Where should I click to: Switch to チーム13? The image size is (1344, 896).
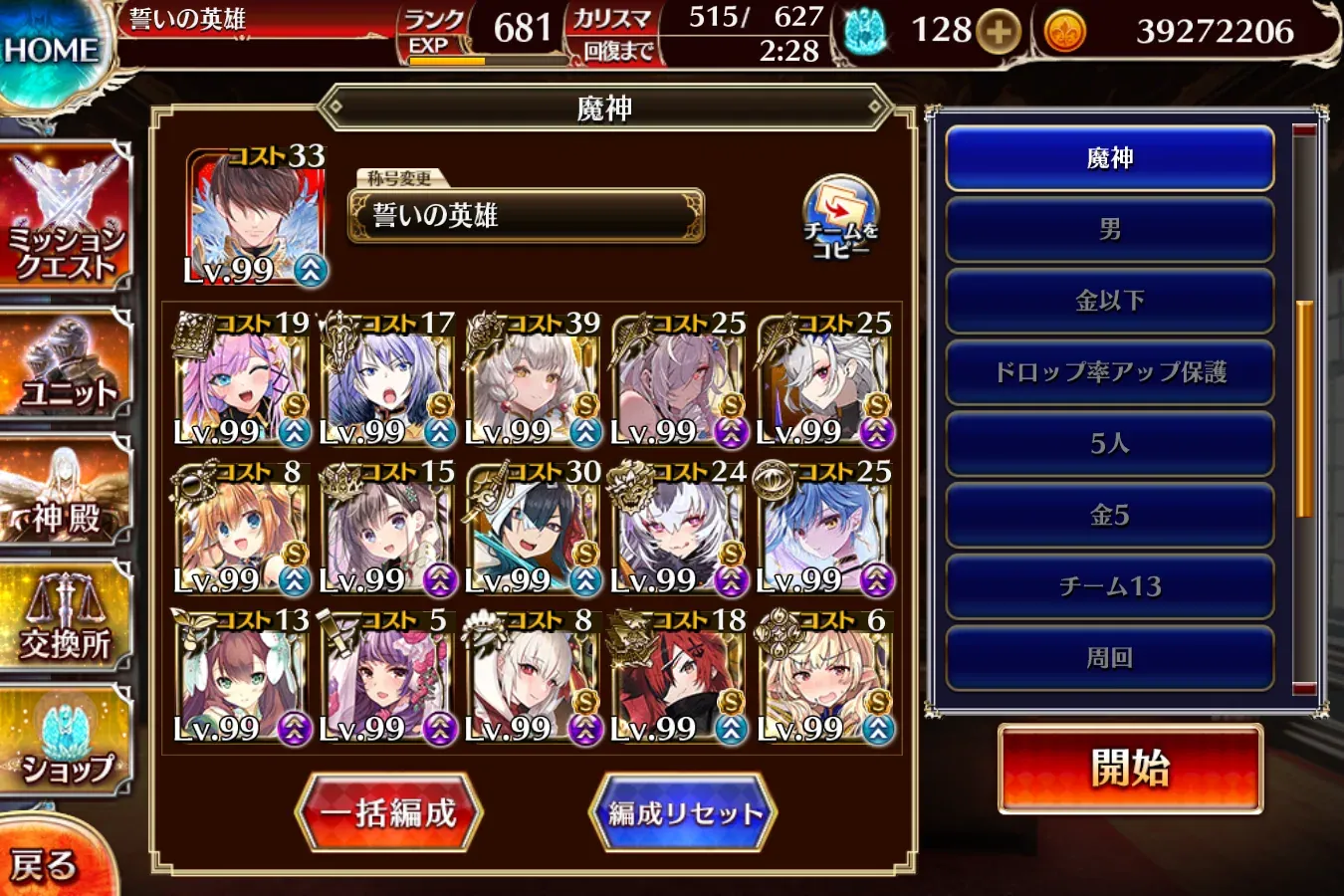[x=1108, y=586]
